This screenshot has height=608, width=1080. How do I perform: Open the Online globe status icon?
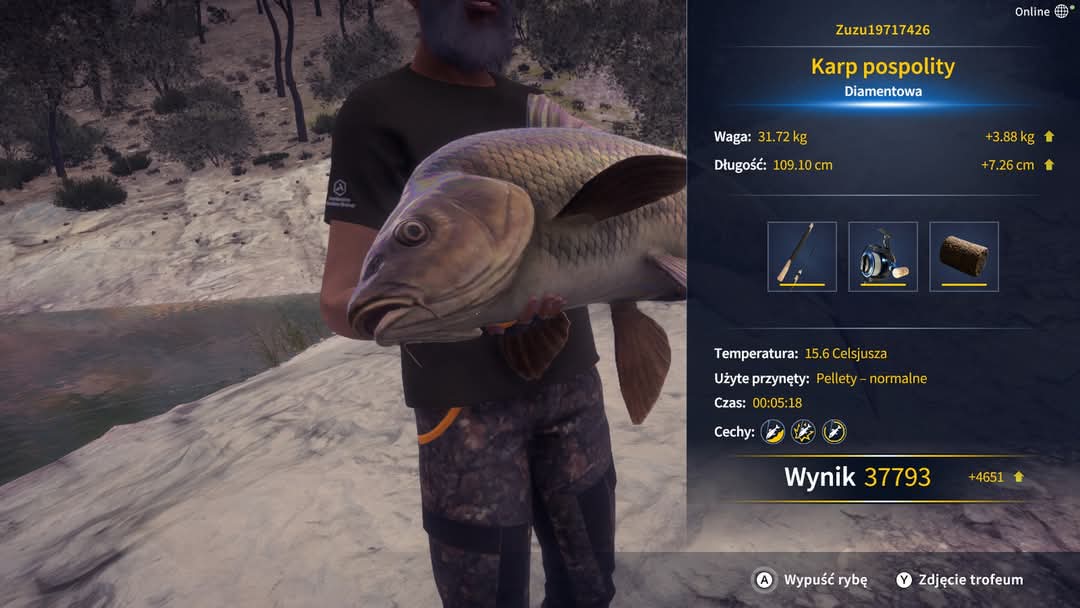[x=1062, y=12]
